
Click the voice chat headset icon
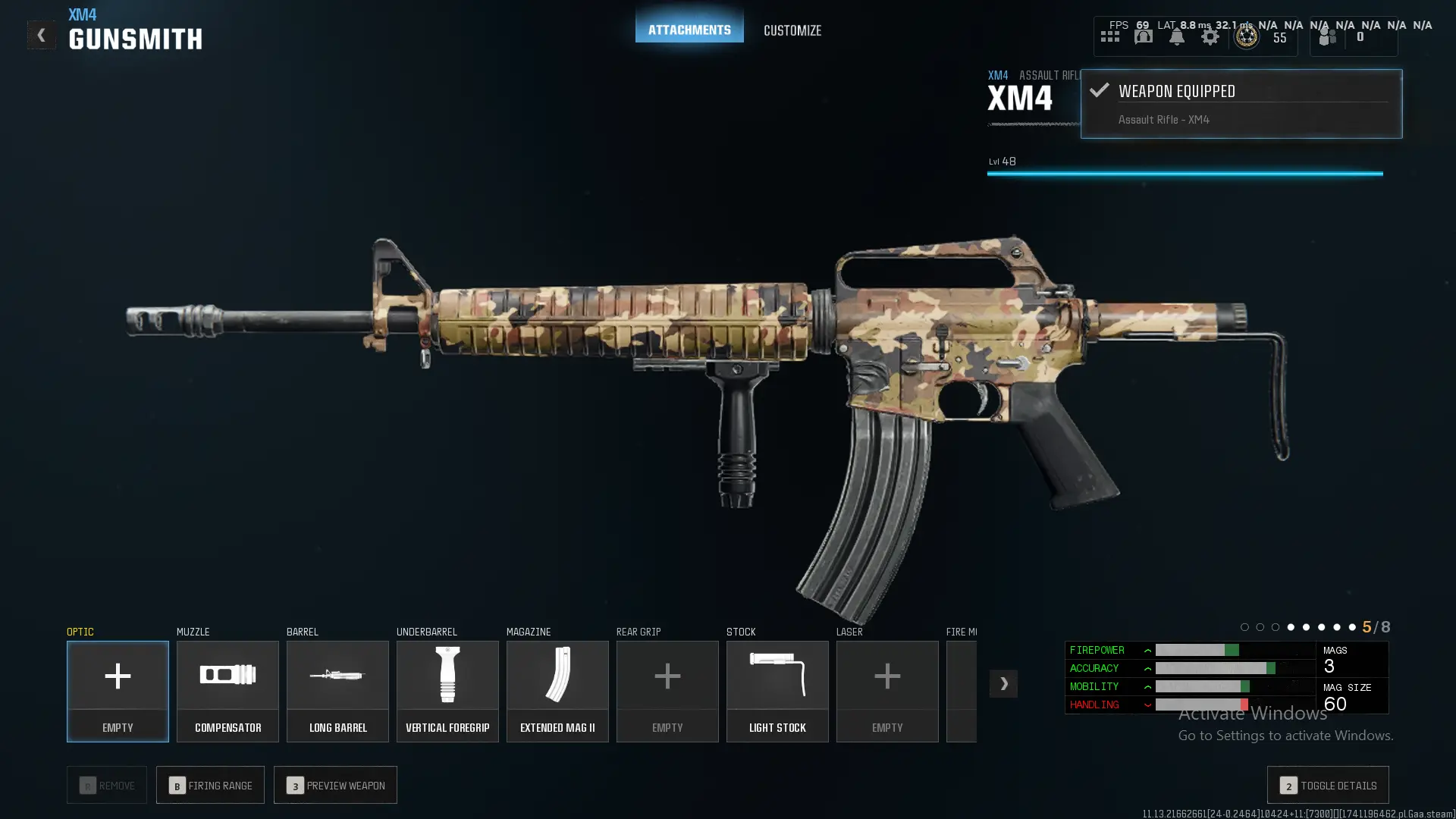(1143, 36)
